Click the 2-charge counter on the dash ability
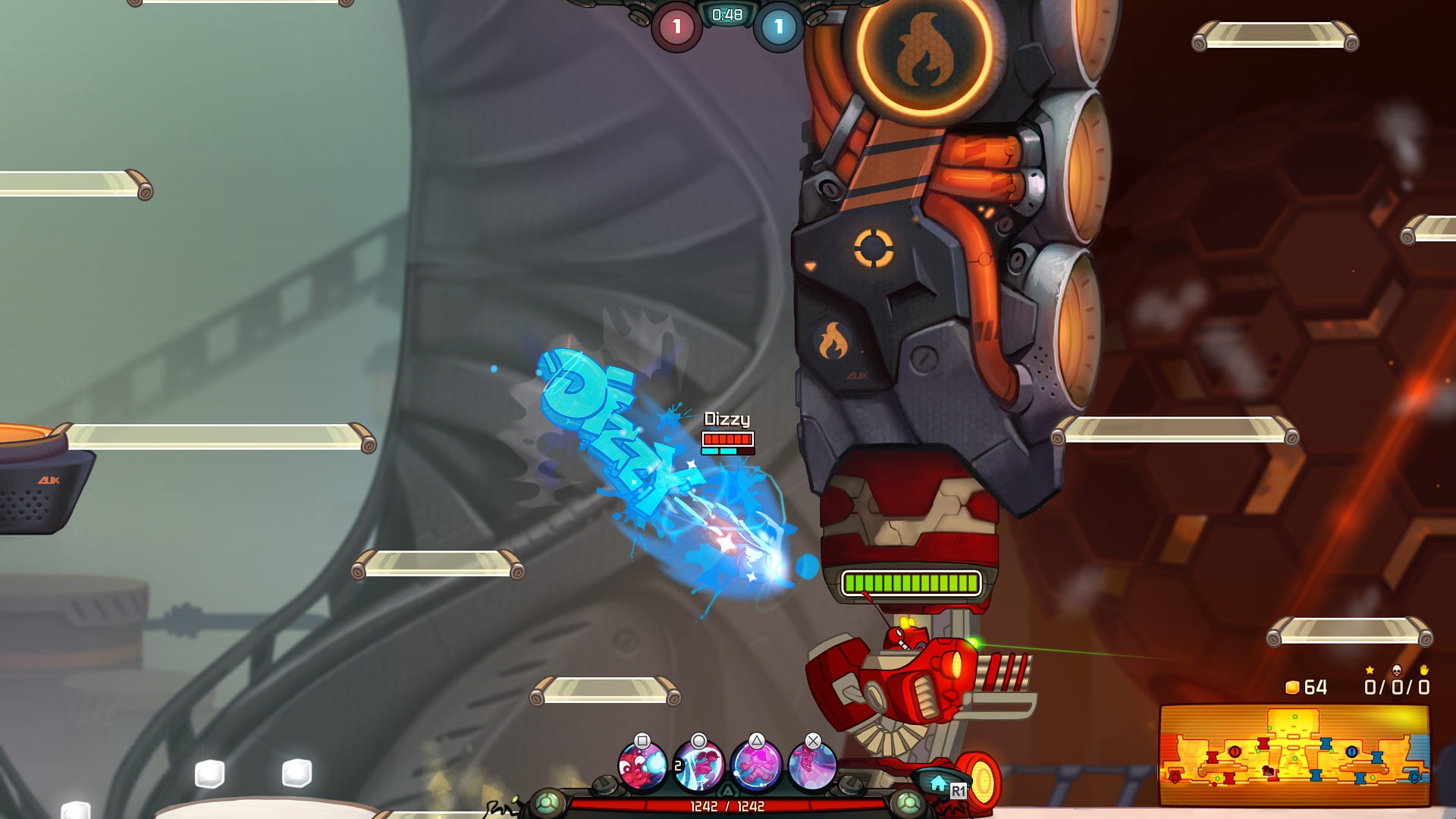1456x819 pixels. [x=678, y=764]
